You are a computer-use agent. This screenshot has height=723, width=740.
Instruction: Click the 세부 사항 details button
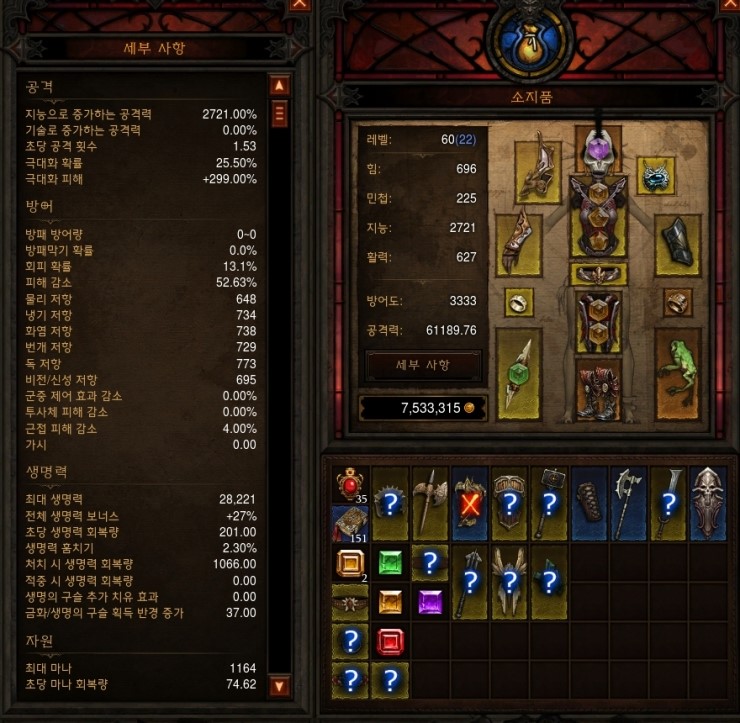424,365
